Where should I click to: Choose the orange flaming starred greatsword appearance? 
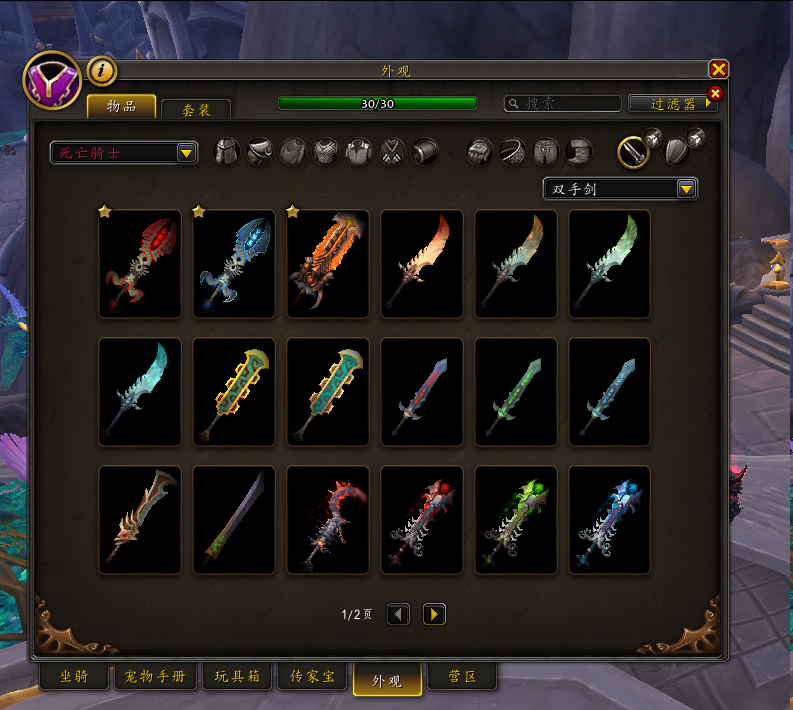pyautogui.click(x=328, y=264)
